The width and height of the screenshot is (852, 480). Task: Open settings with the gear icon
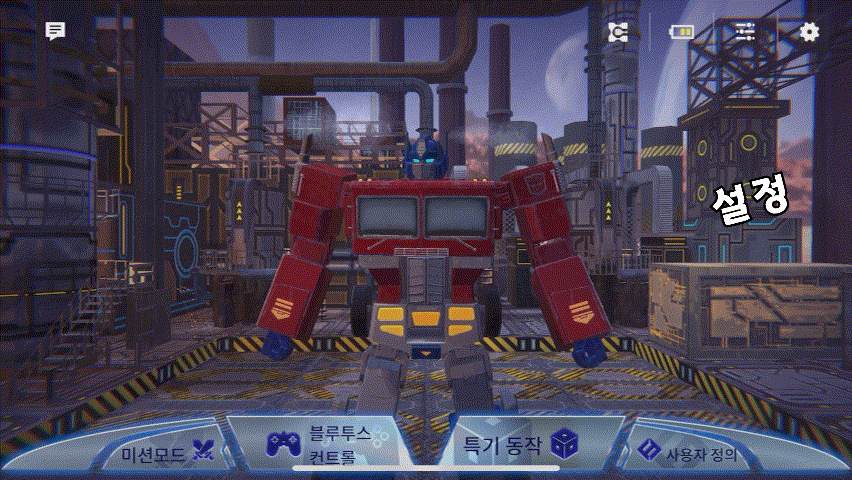tap(809, 31)
